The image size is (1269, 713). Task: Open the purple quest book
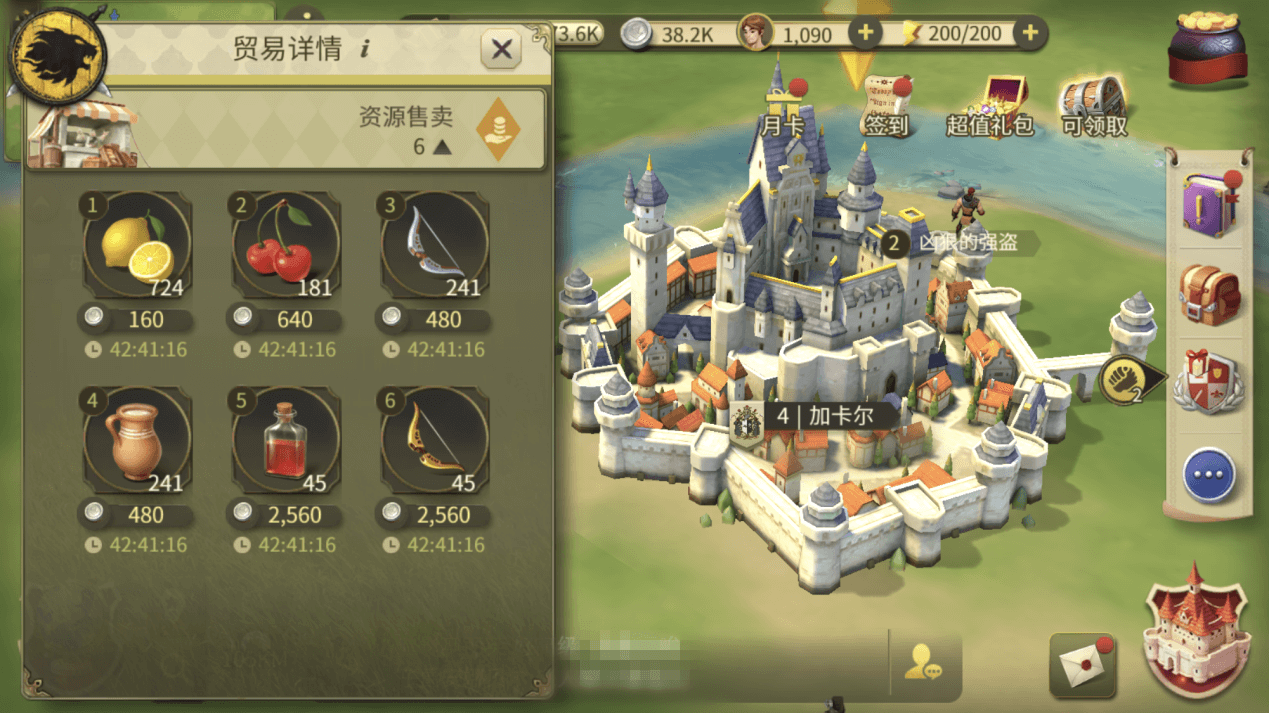pyautogui.click(x=1209, y=204)
